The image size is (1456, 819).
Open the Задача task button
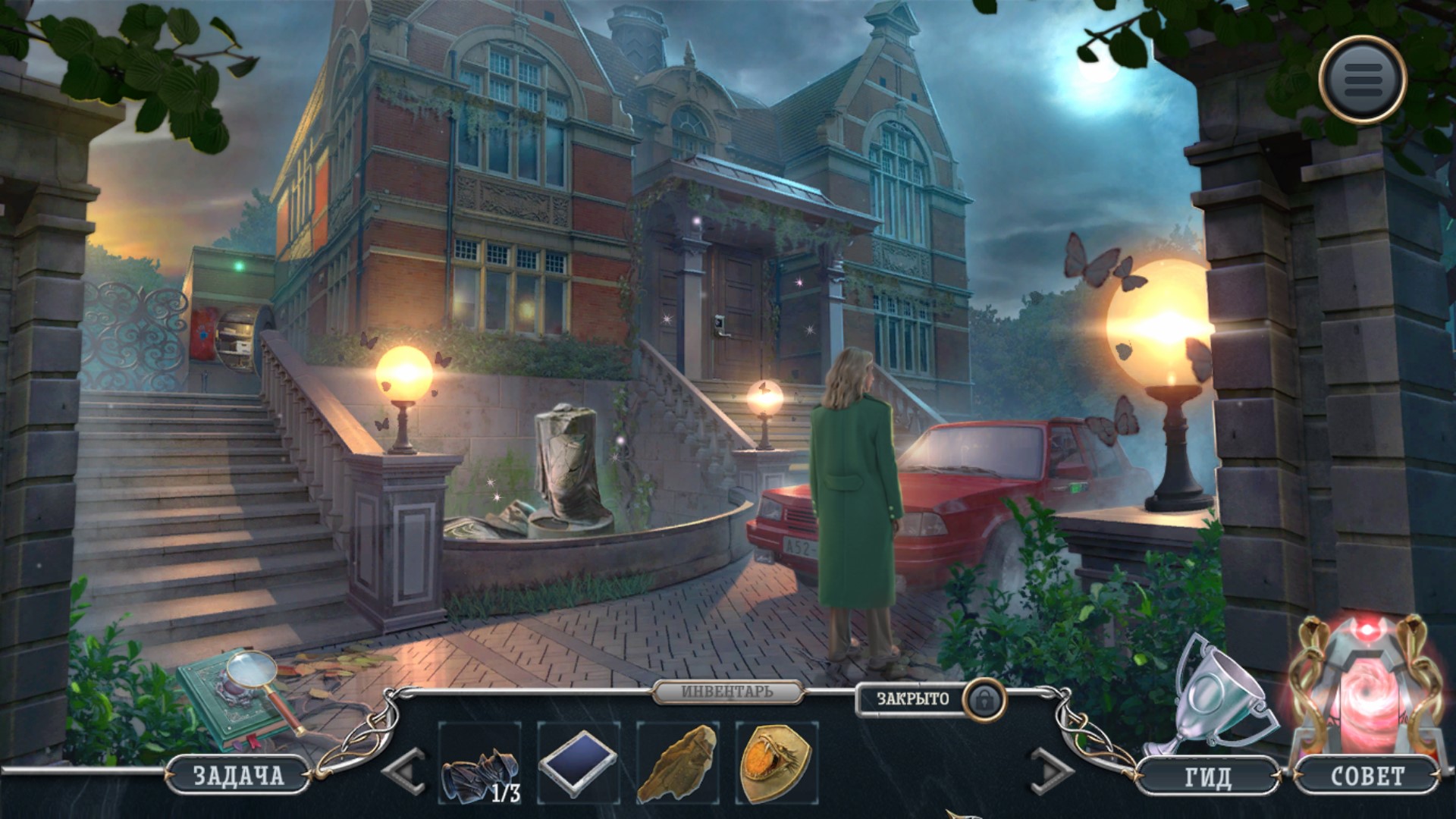pos(237,775)
